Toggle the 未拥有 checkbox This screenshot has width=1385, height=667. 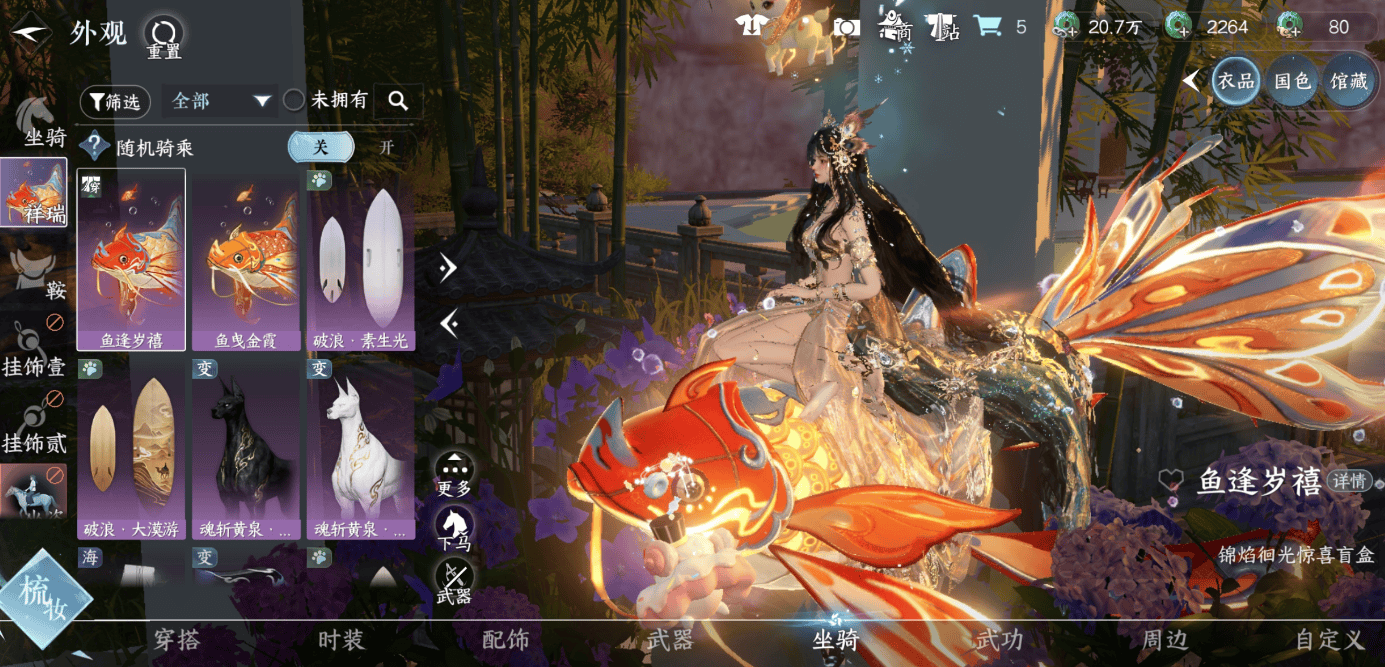click(294, 100)
